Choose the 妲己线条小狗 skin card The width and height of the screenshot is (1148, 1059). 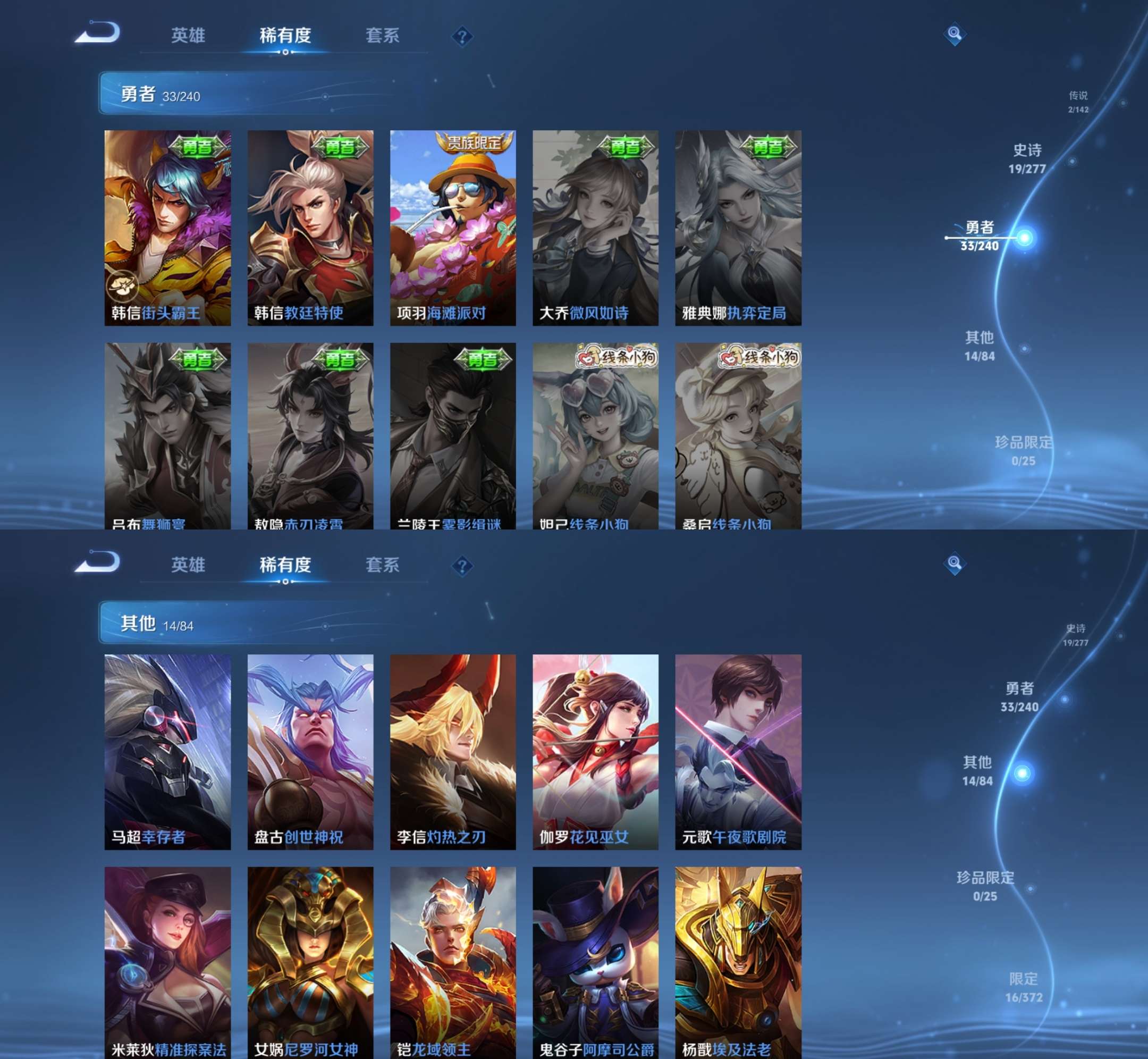[595, 435]
